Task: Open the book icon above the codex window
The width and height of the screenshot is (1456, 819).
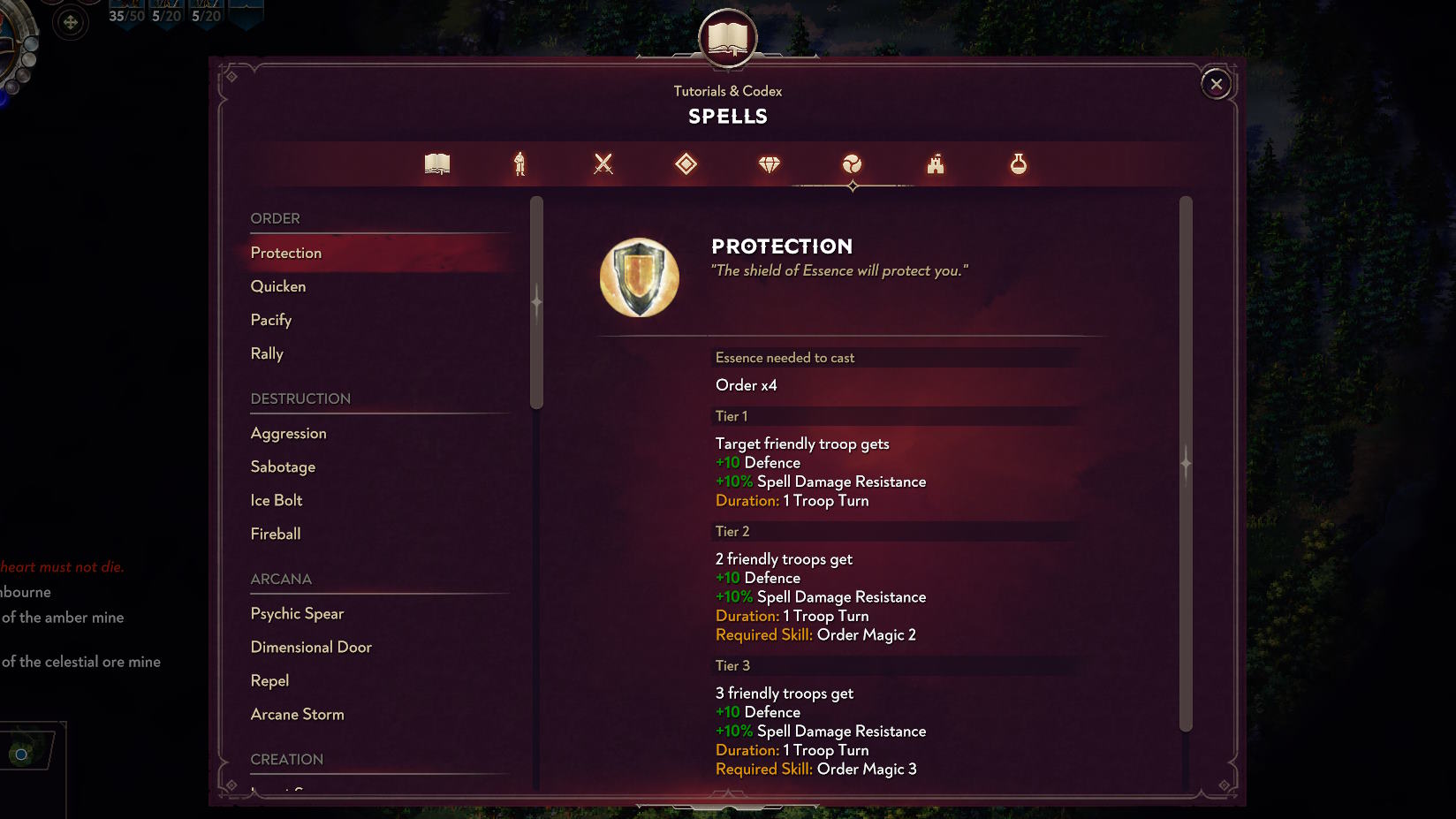Action: [x=729, y=38]
